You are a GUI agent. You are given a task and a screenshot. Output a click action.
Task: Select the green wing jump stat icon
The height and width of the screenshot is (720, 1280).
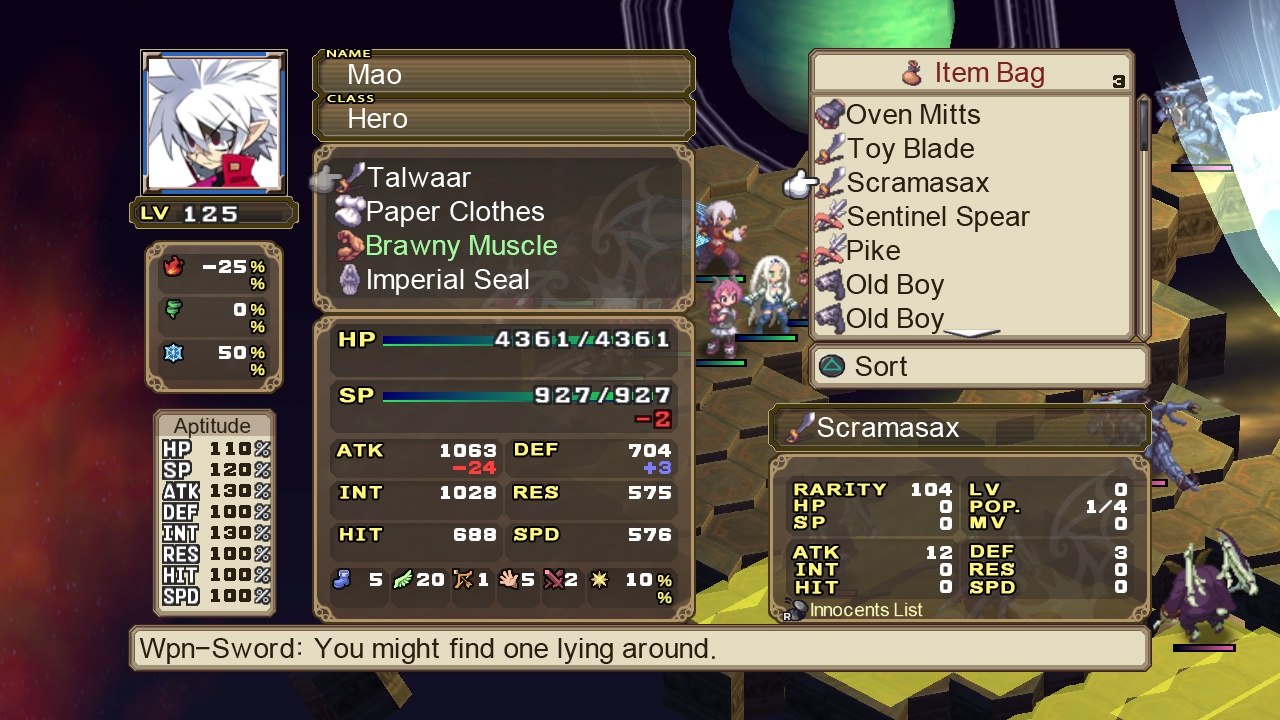pos(403,580)
